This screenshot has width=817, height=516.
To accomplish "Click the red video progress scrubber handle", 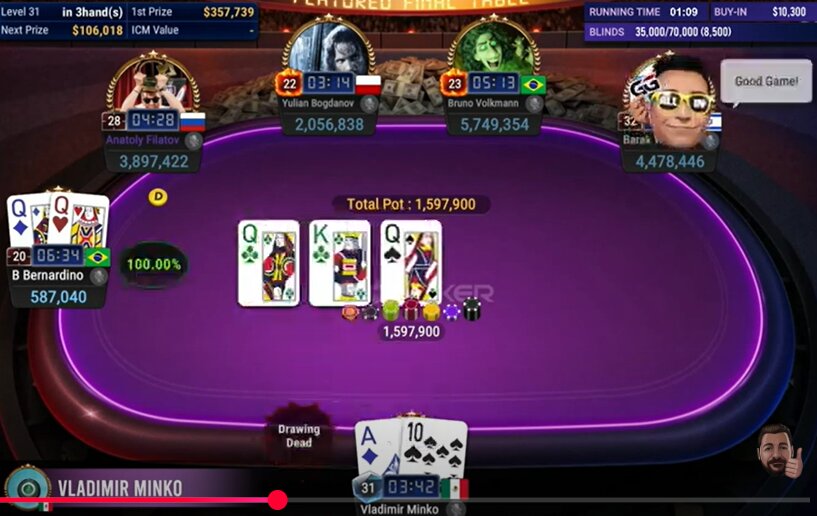I will point(278,500).
